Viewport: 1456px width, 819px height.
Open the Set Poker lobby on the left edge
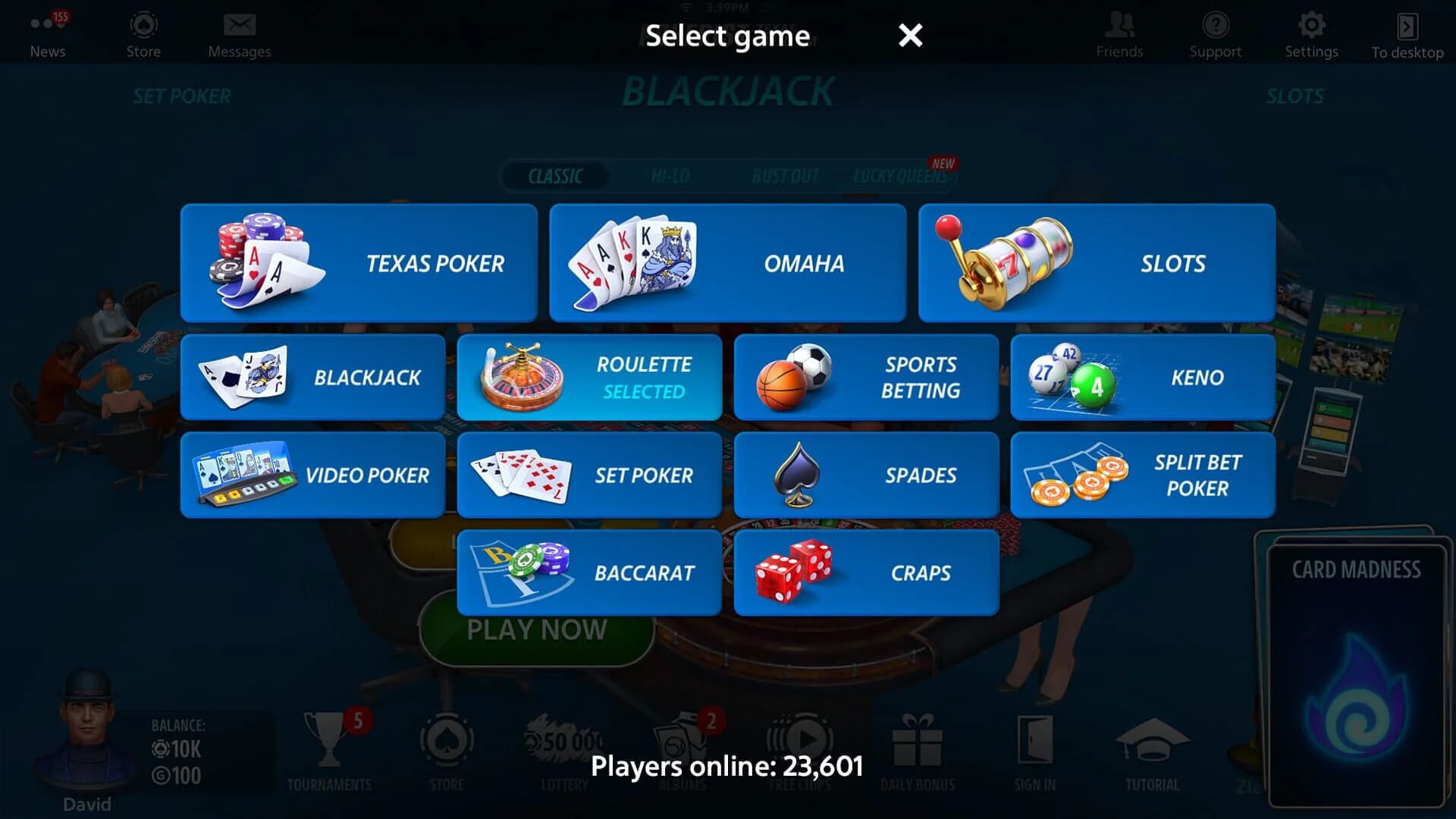tap(182, 96)
